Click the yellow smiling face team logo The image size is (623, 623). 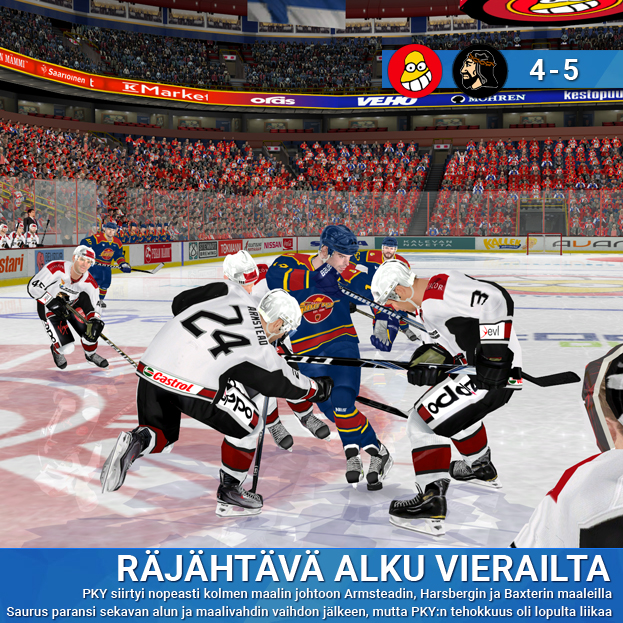point(415,70)
